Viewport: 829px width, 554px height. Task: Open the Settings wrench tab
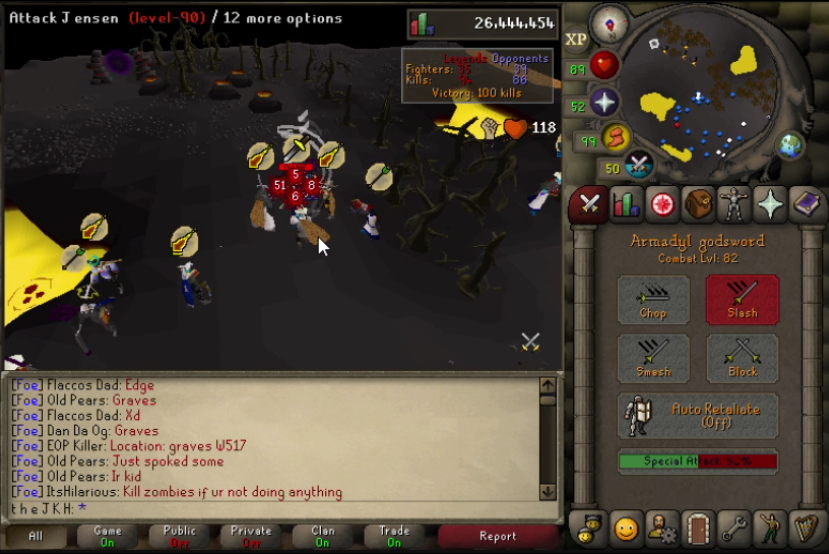pos(733,527)
